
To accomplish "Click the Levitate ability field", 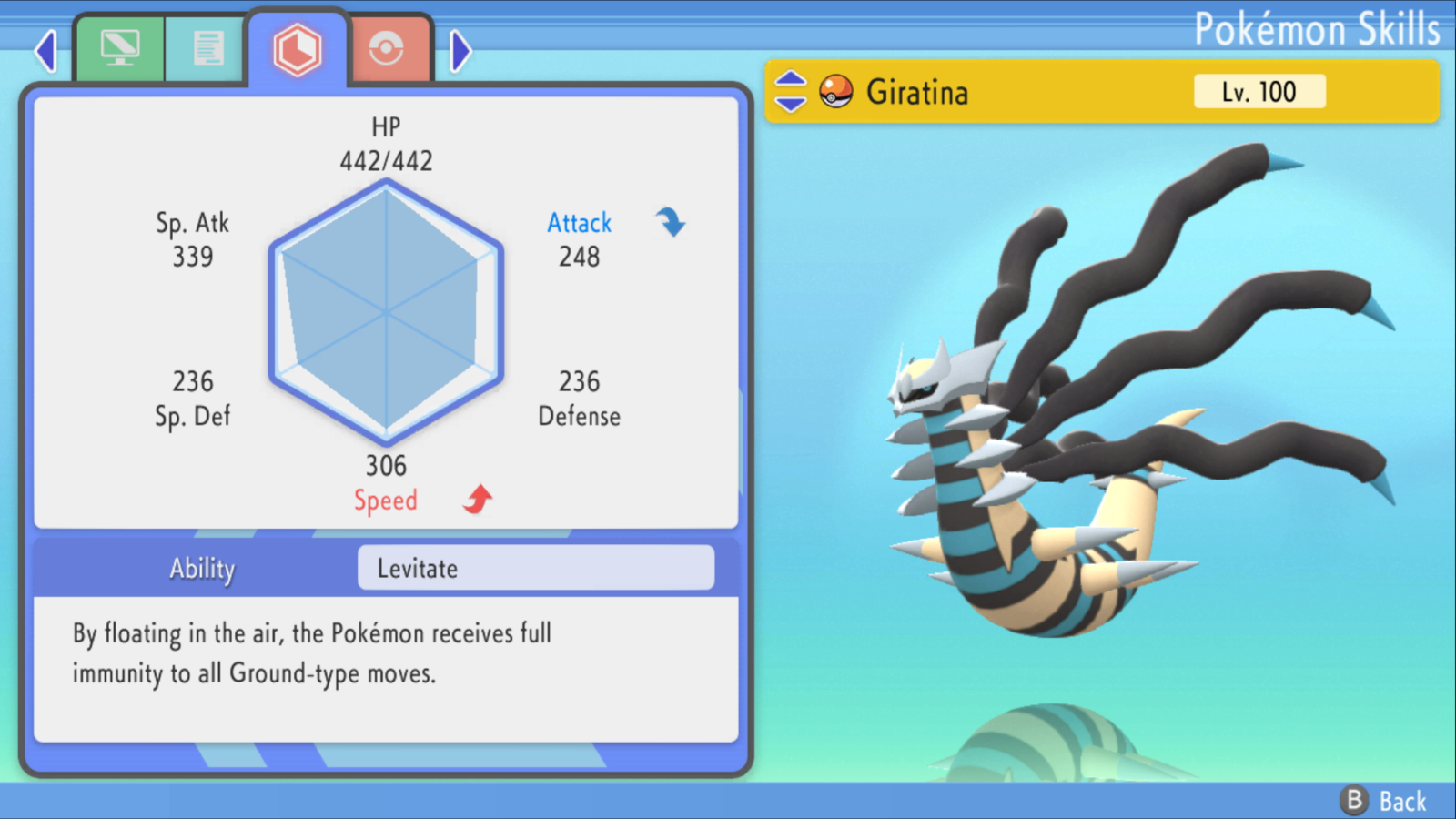I will coord(535,568).
